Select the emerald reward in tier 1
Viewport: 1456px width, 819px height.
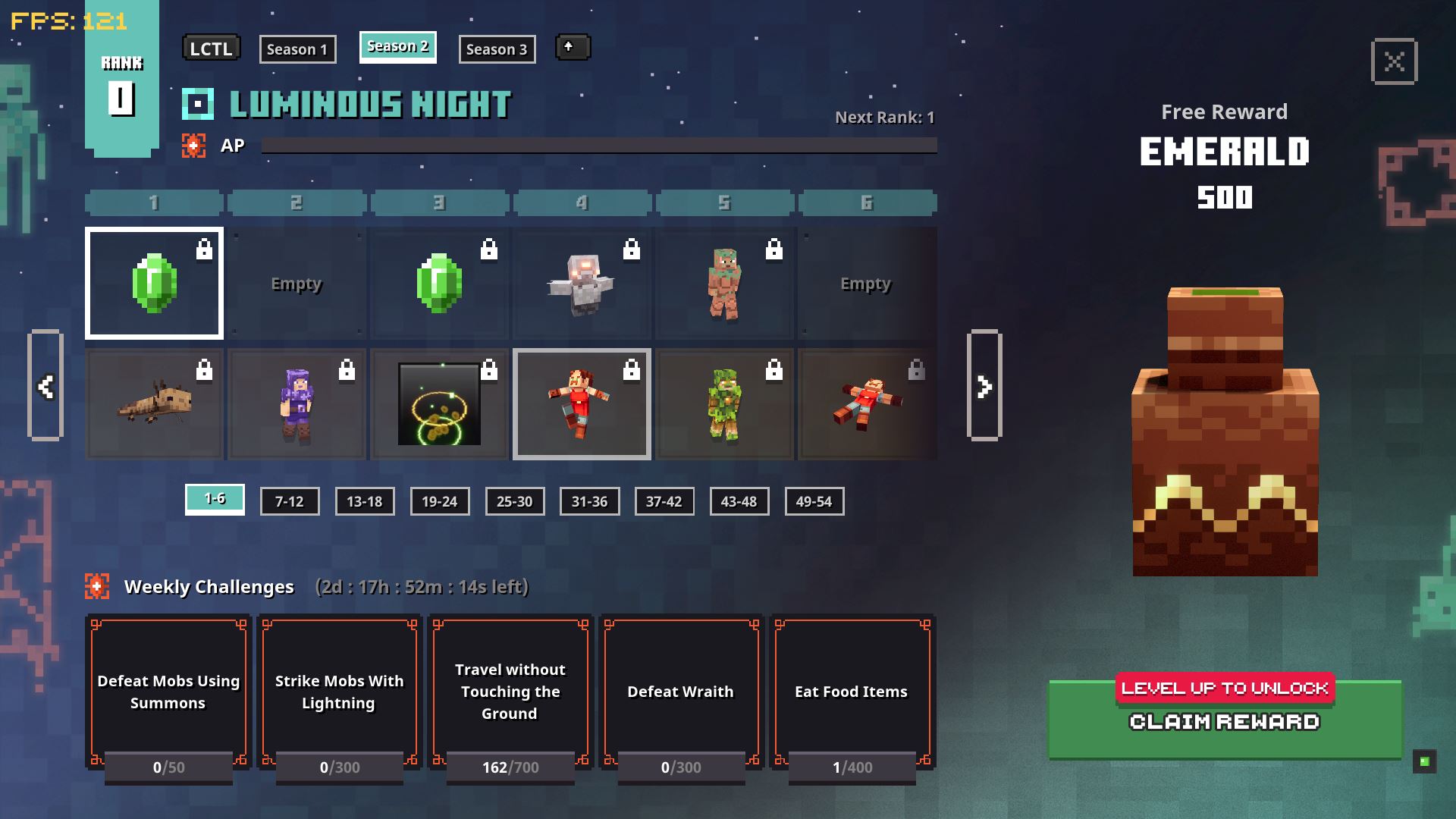pyautogui.click(x=154, y=283)
